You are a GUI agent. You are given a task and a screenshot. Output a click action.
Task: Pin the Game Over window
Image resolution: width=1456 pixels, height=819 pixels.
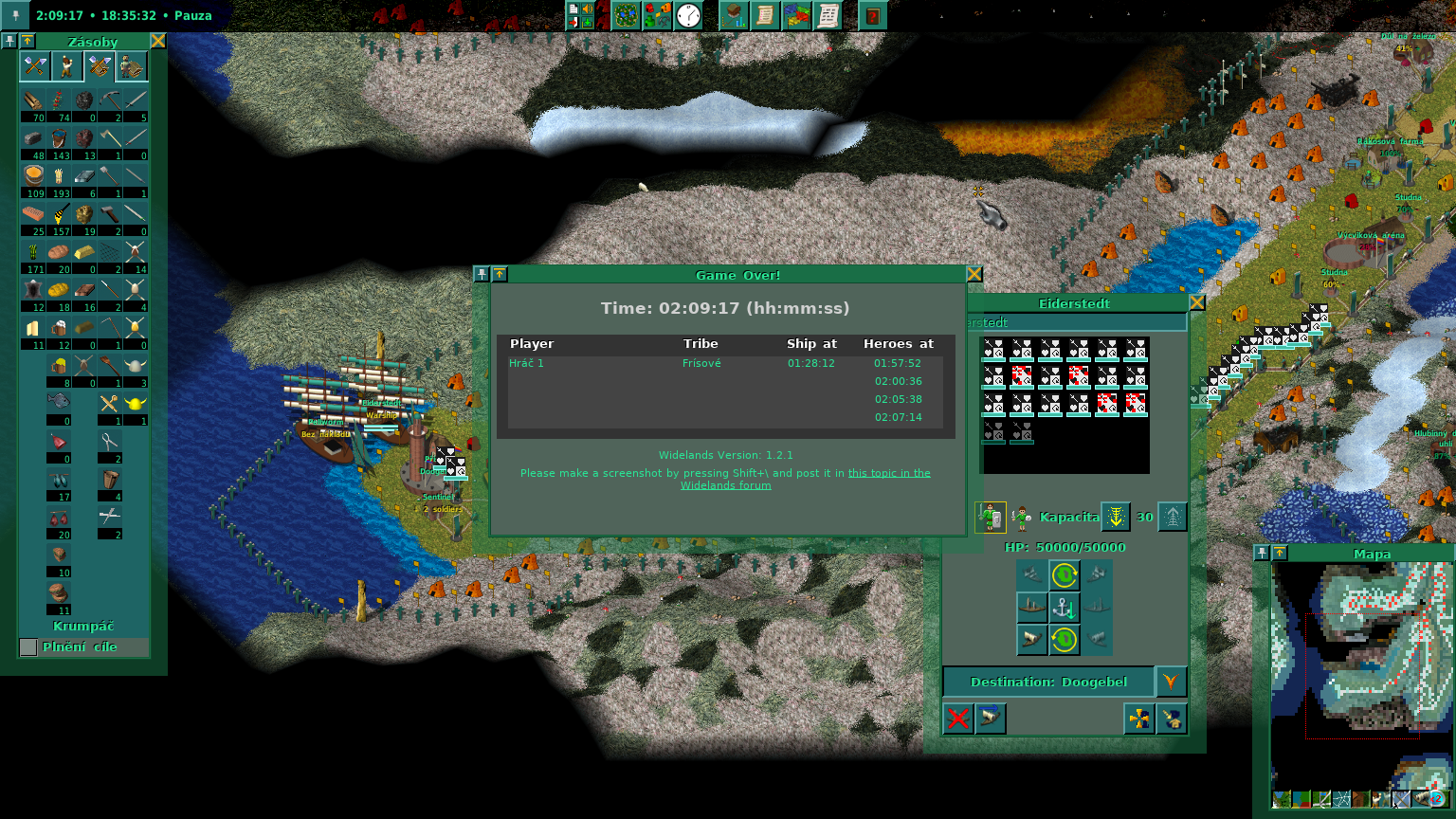tap(482, 275)
